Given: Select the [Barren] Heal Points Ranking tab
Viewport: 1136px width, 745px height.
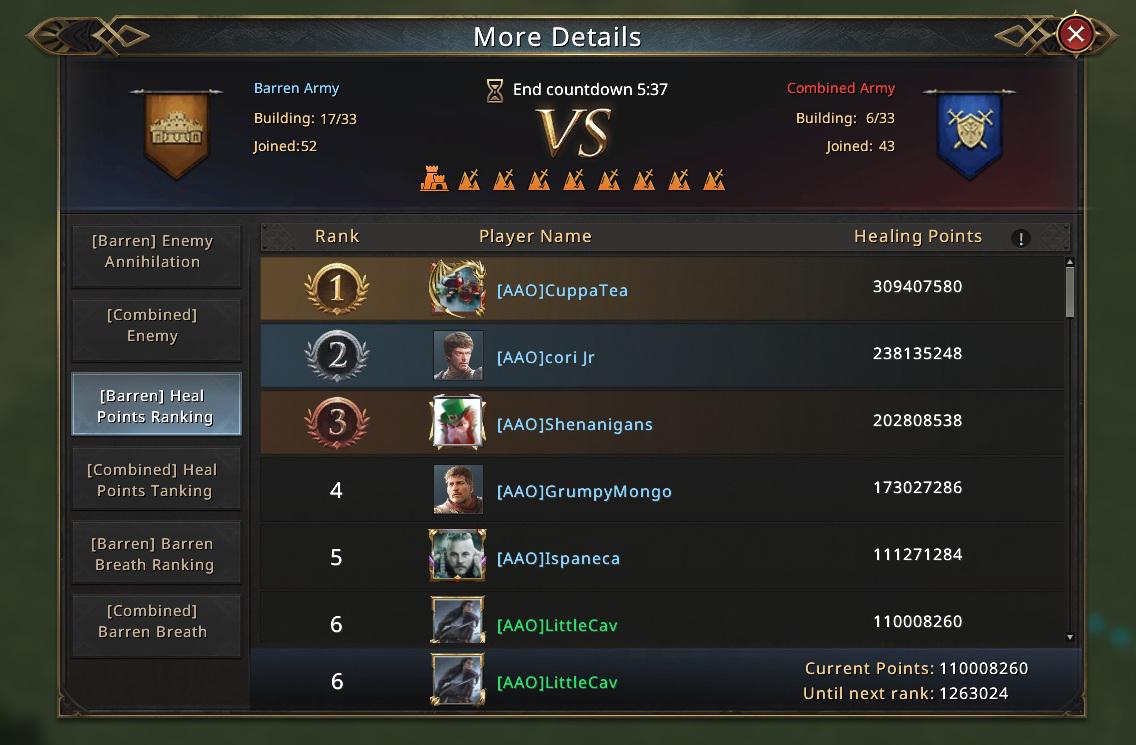Looking at the screenshot, I should (156, 405).
